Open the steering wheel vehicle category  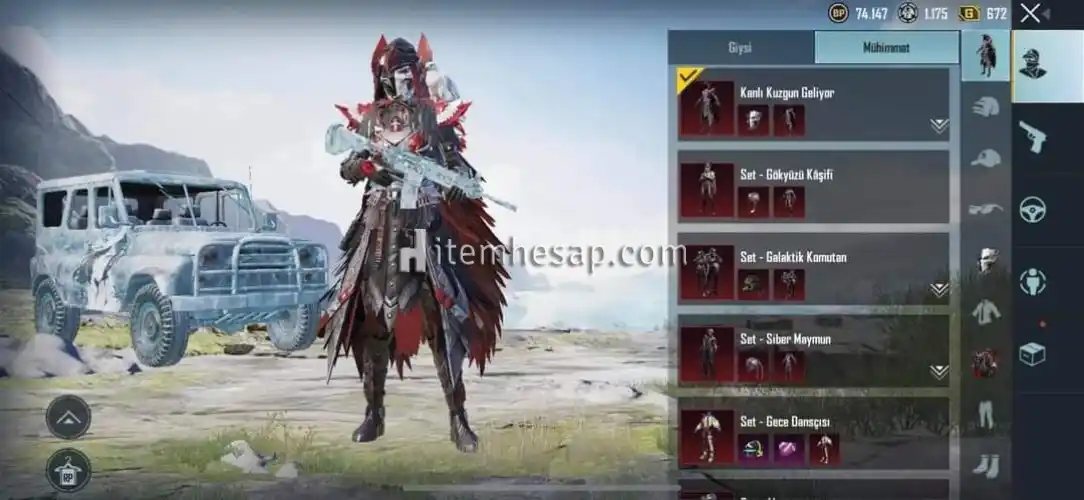(1032, 209)
